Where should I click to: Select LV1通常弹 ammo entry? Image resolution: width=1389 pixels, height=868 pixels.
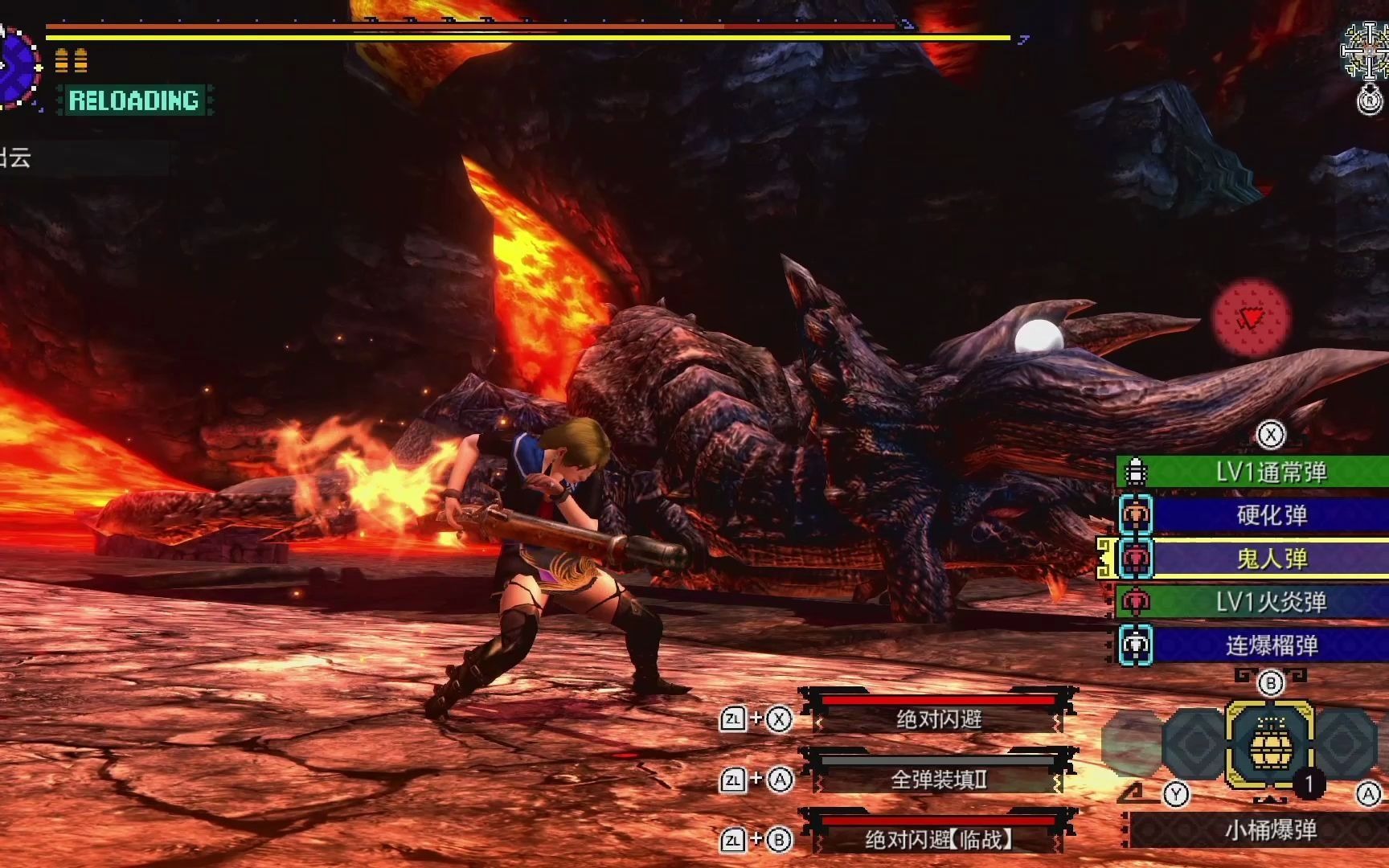[1270, 472]
